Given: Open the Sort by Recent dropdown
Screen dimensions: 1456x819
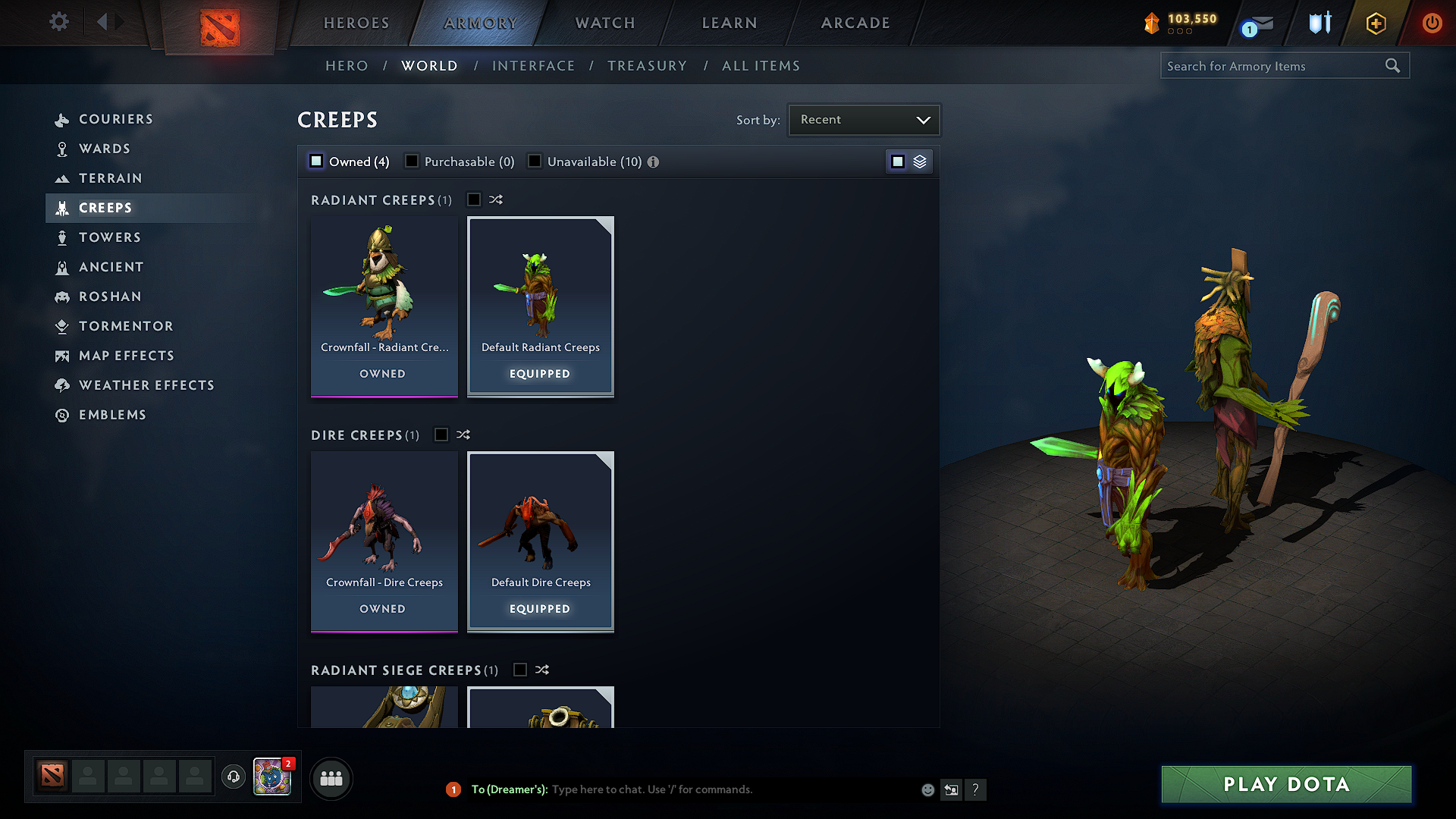Looking at the screenshot, I should coord(864,119).
